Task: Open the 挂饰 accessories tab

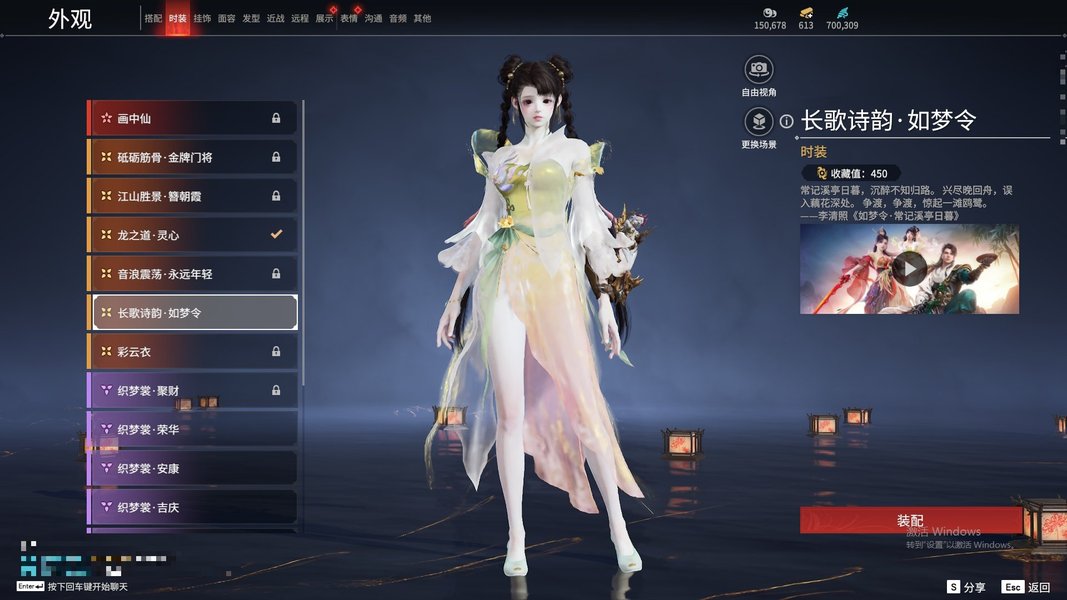Action: click(x=202, y=18)
